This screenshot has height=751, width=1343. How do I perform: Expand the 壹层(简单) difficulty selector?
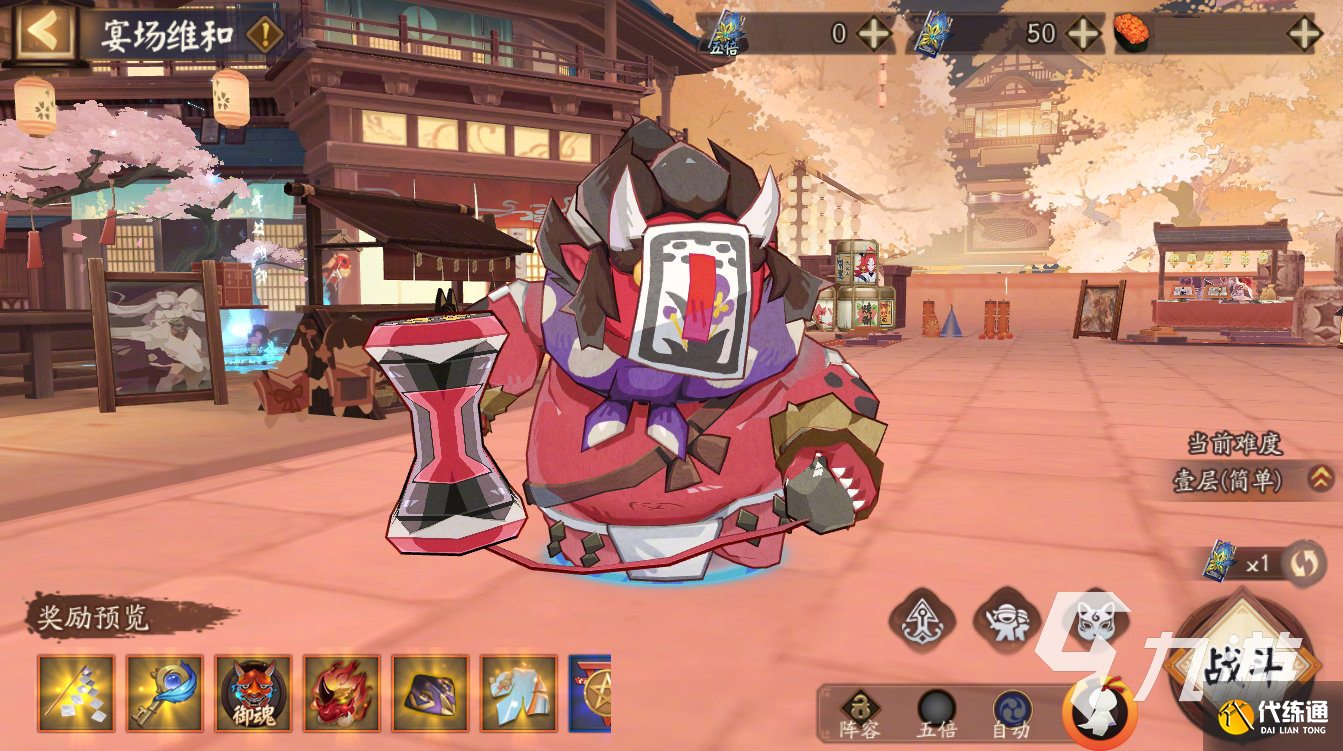[x=1318, y=480]
